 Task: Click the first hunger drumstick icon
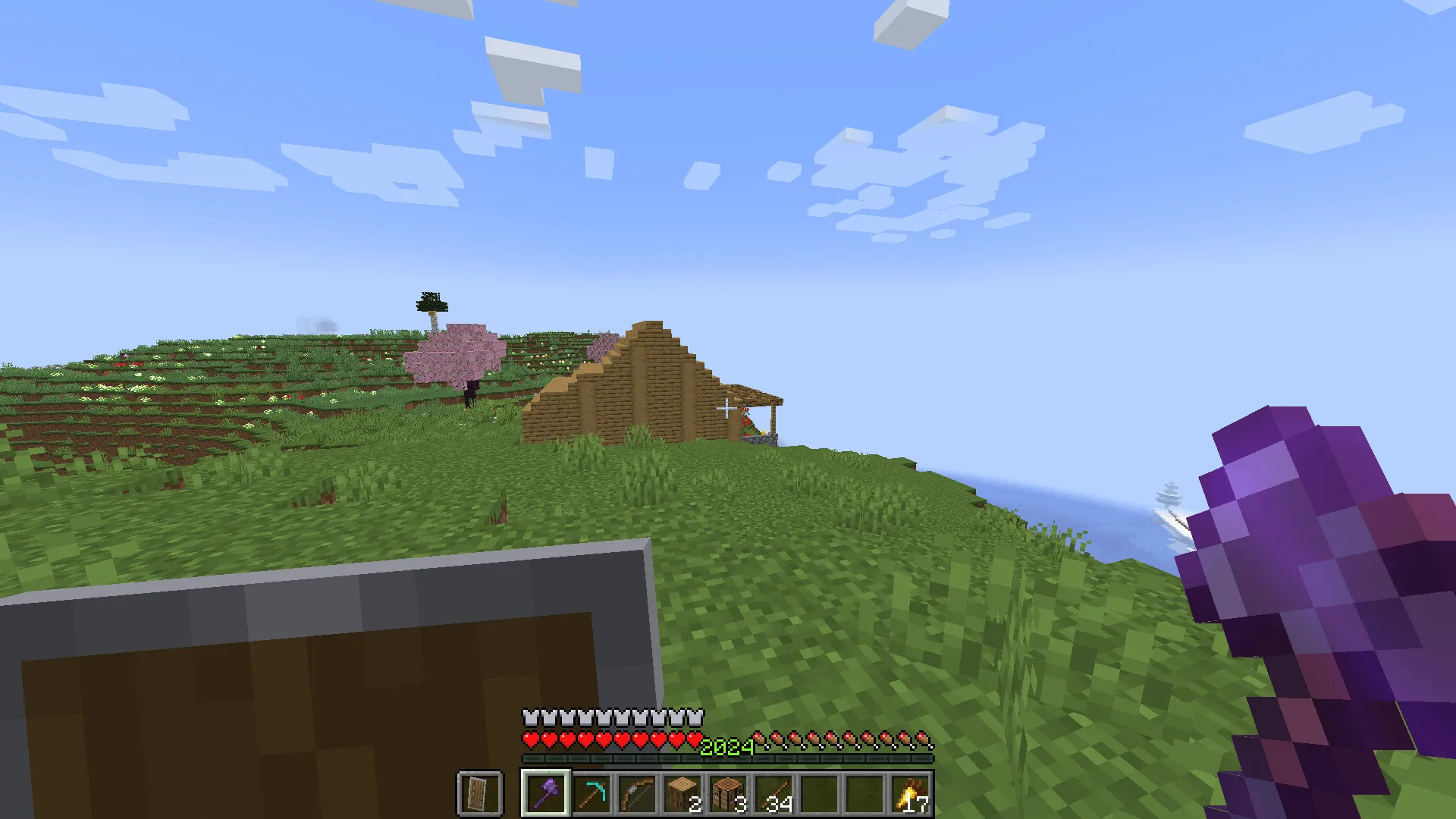758,737
